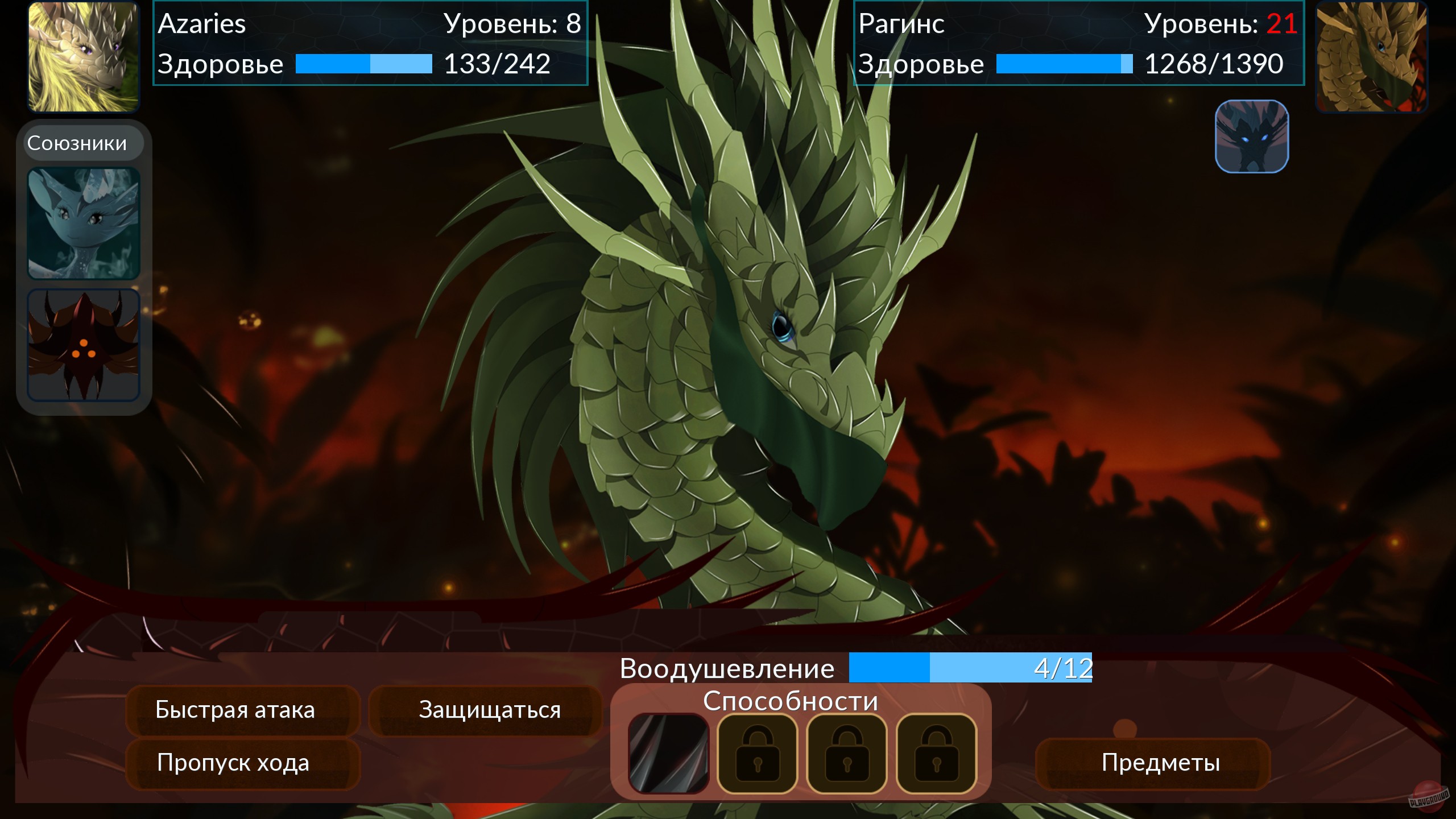This screenshot has height=819, width=1456.
Task: Open Рагинс' portrait in the top-right corner
Action: pyautogui.click(x=1372, y=55)
